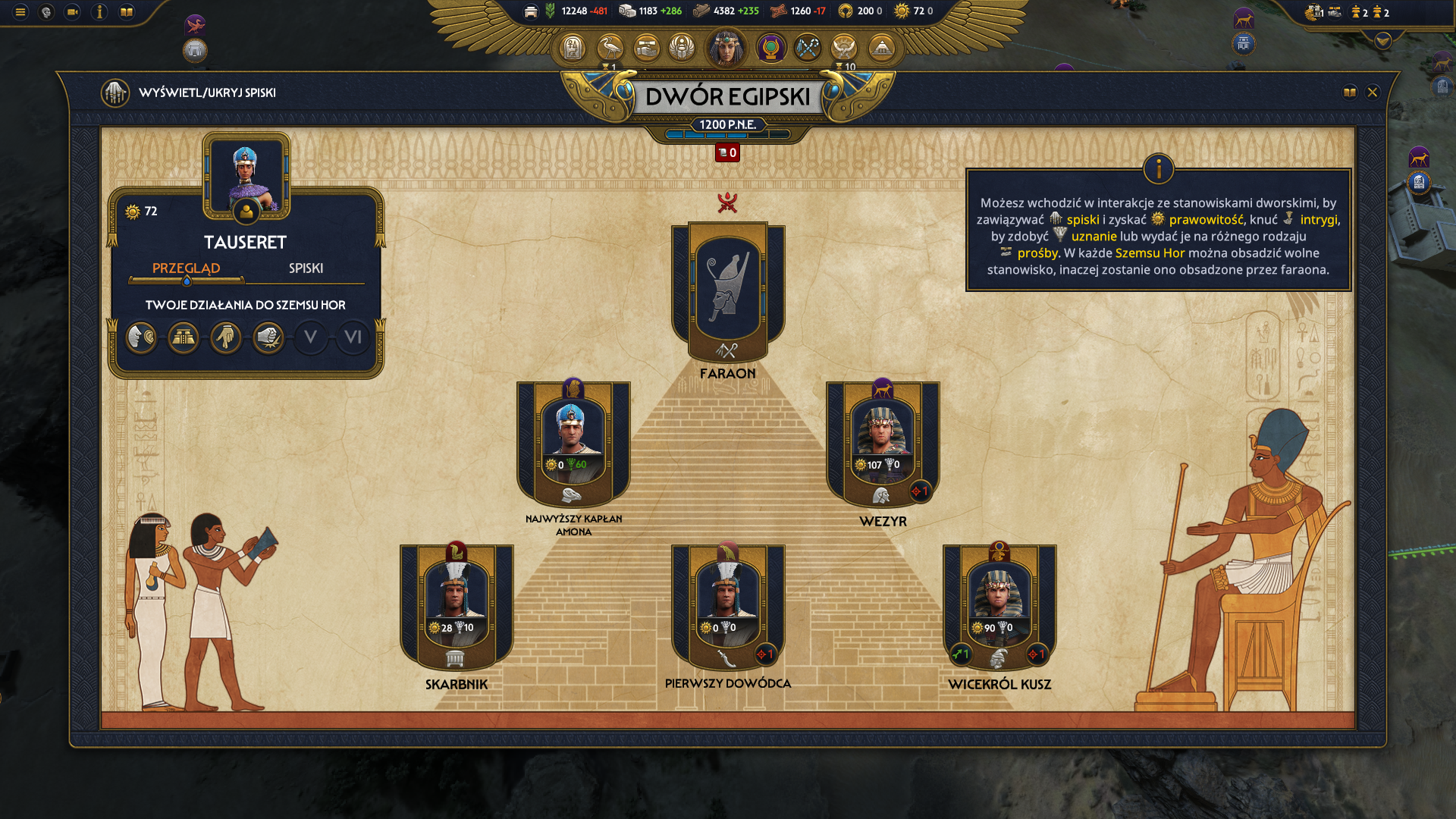Switch to the Spiski tab
This screenshot has width=1456, height=819.
click(306, 268)
